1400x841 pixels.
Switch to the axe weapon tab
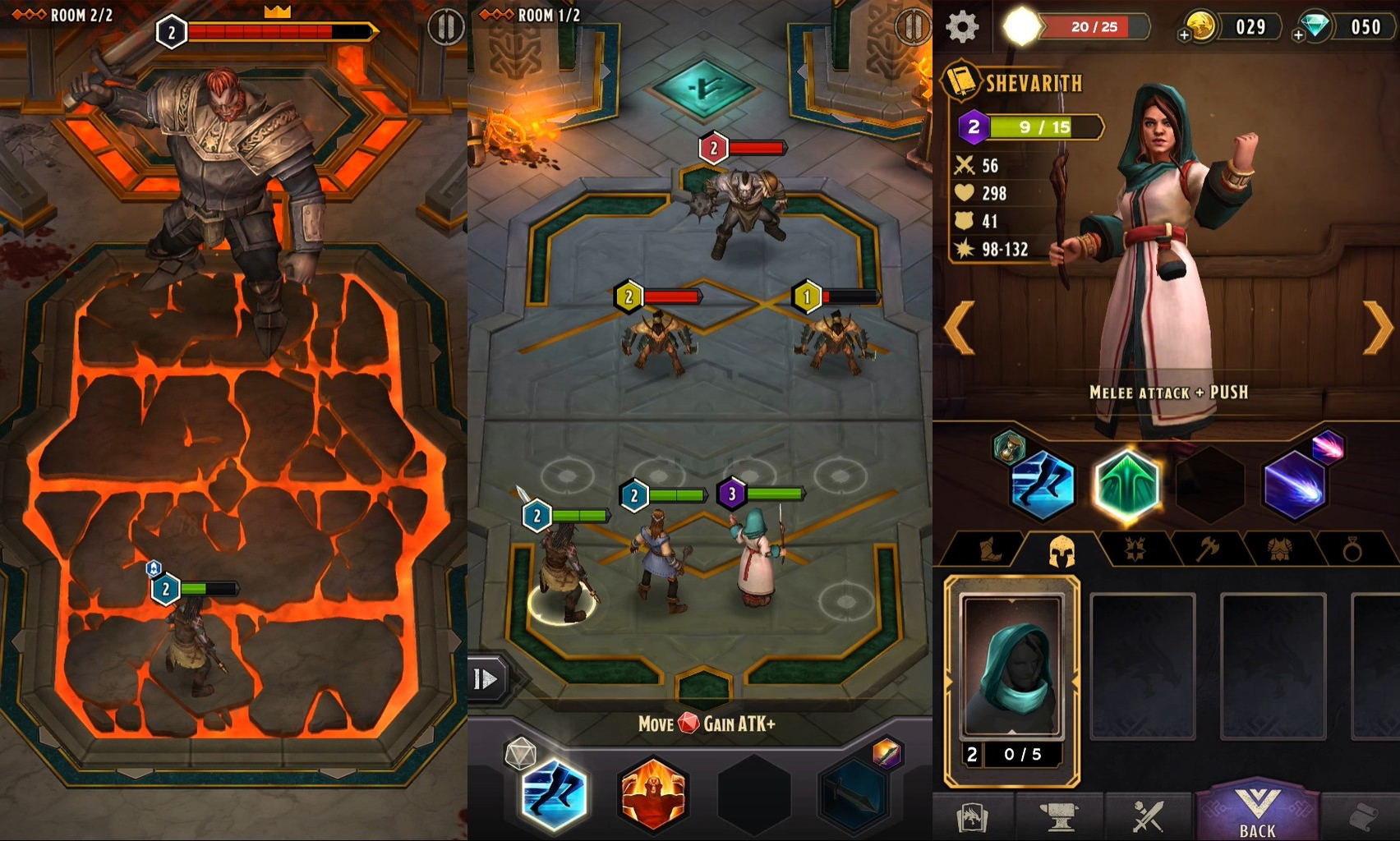(1206, 549)
